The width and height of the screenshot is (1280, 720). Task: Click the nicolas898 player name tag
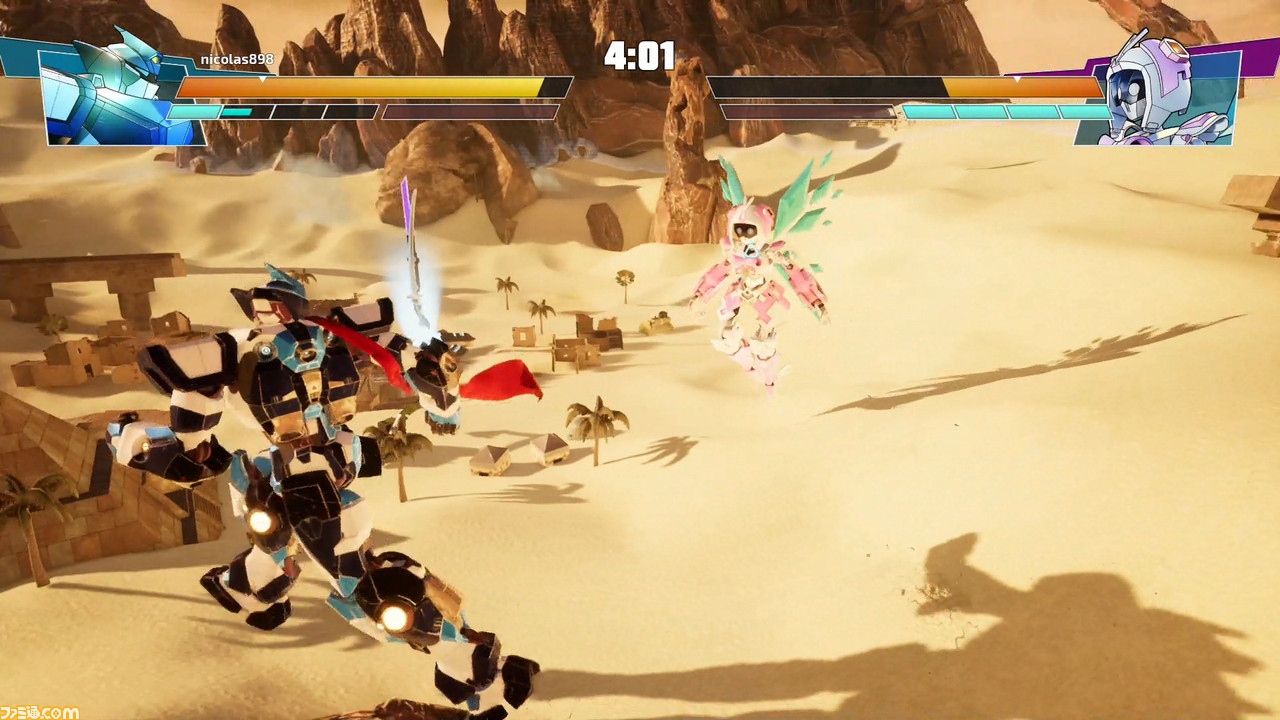tap(237, 60)
